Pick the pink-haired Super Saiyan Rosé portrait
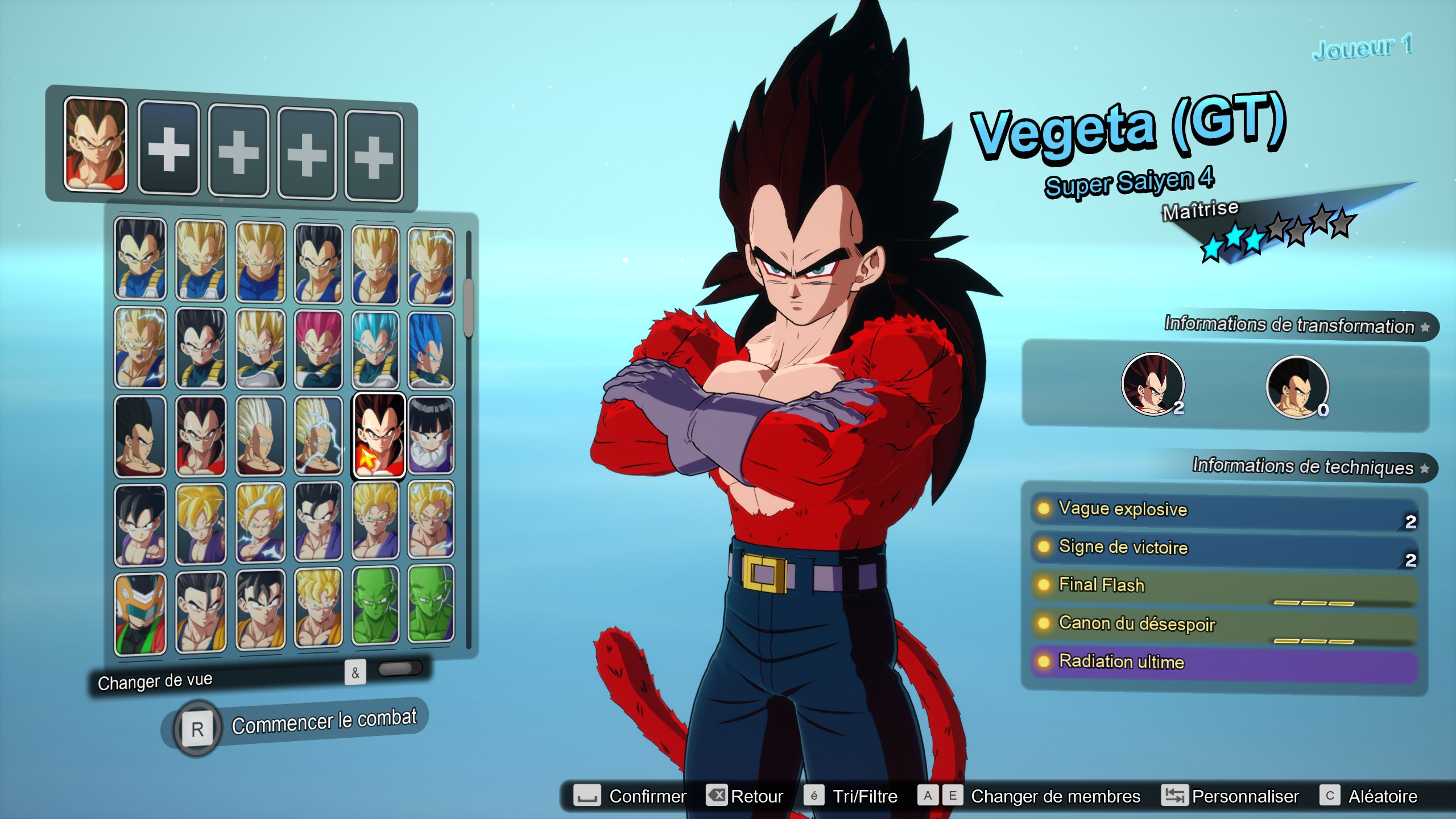 pyautogui.click(x=318, y=349)
